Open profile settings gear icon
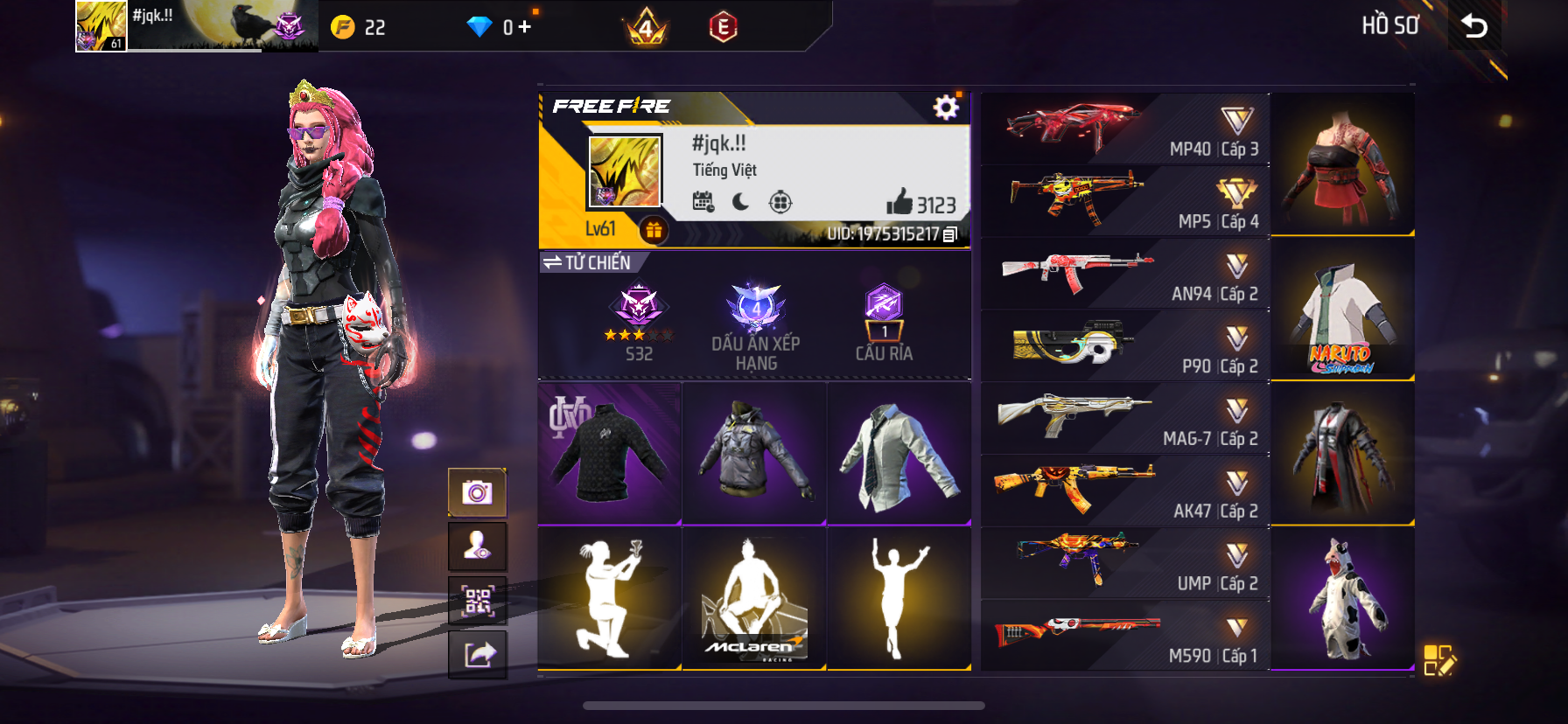Screen dimensions: 1568x724 (x=946, y=108)
